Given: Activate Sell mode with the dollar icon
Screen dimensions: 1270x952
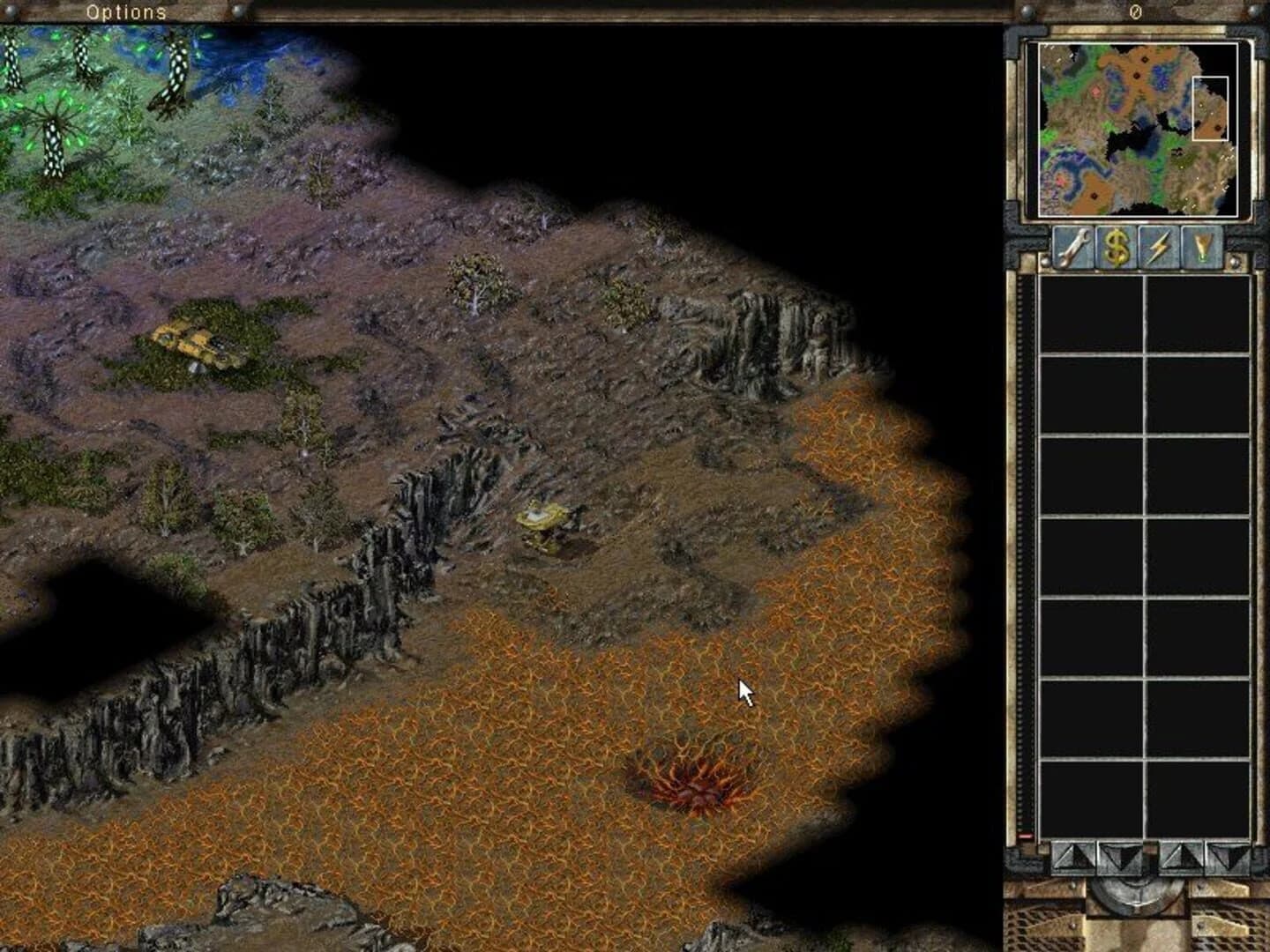Looking at the screenshot, I should point(1117,248).
